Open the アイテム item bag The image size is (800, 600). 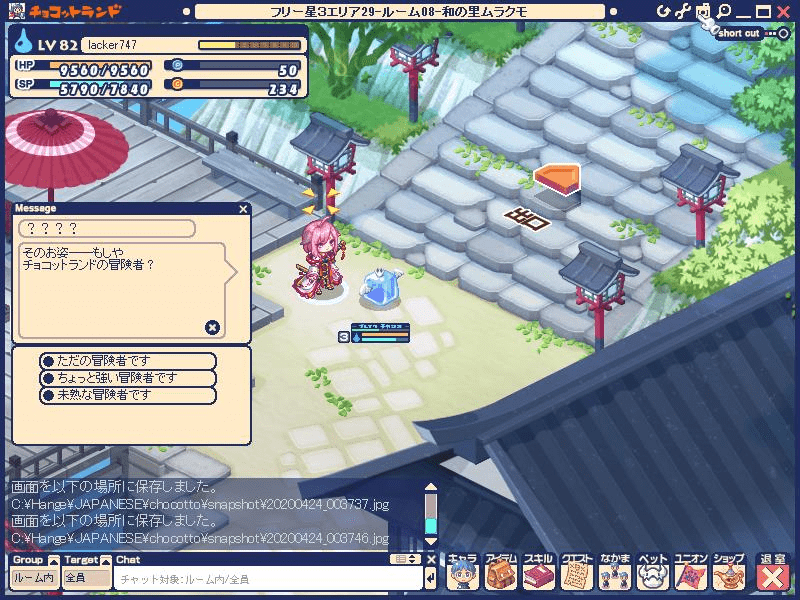coord(500,573)
